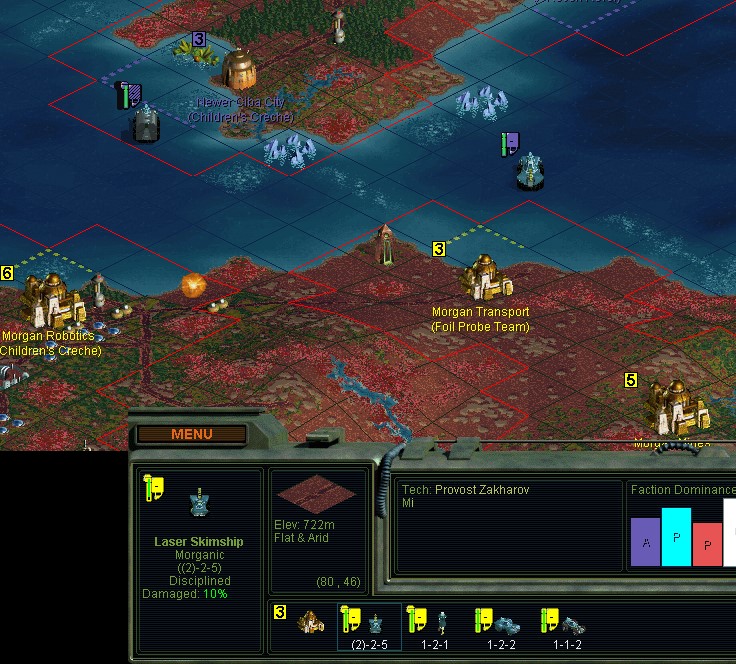736x664 pixels.
Task: Click the cyan Faction Dominance bar
Action: tap(676, 537)
